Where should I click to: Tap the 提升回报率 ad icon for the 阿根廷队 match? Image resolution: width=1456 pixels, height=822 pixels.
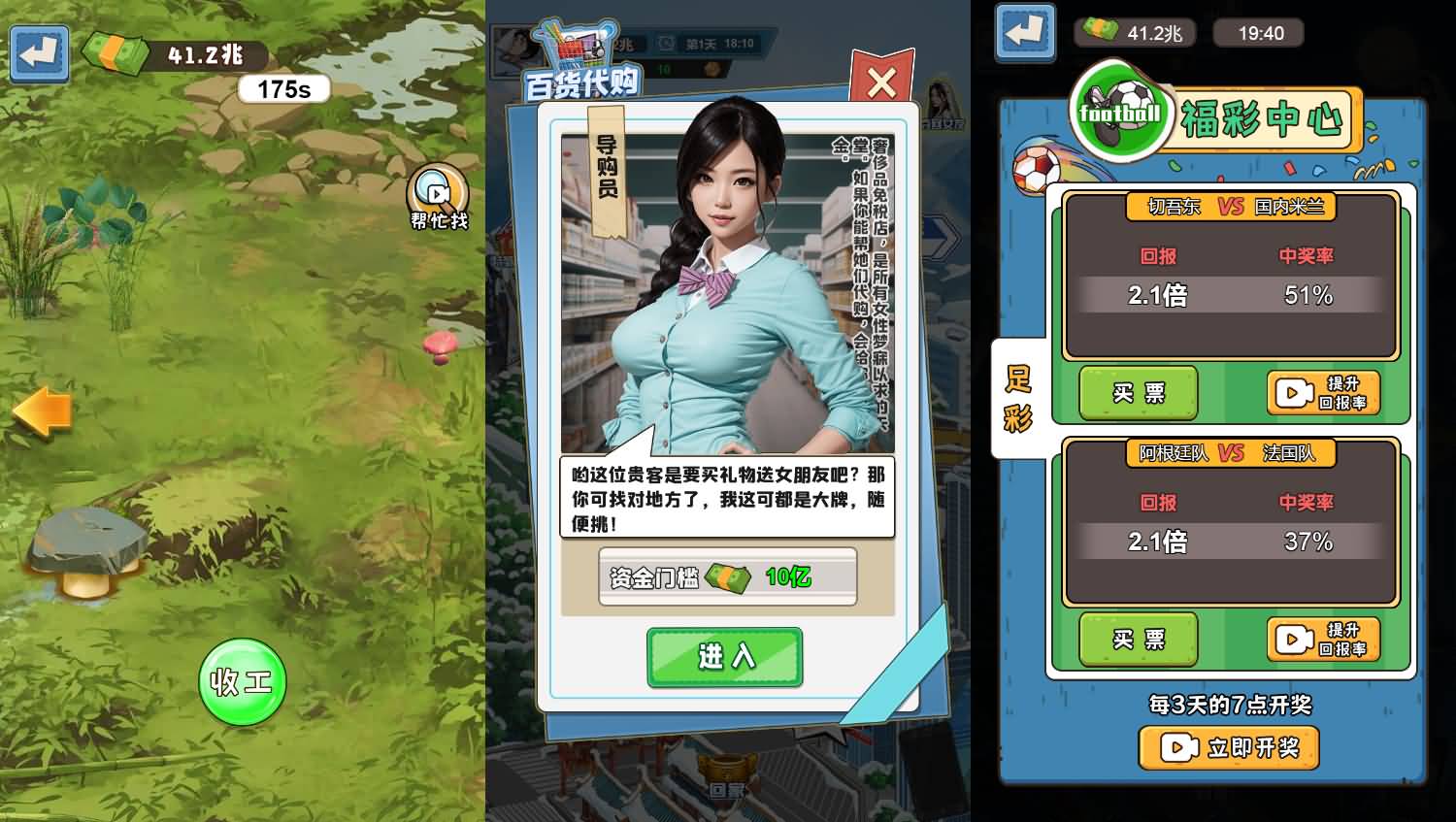click(1293, 640)
